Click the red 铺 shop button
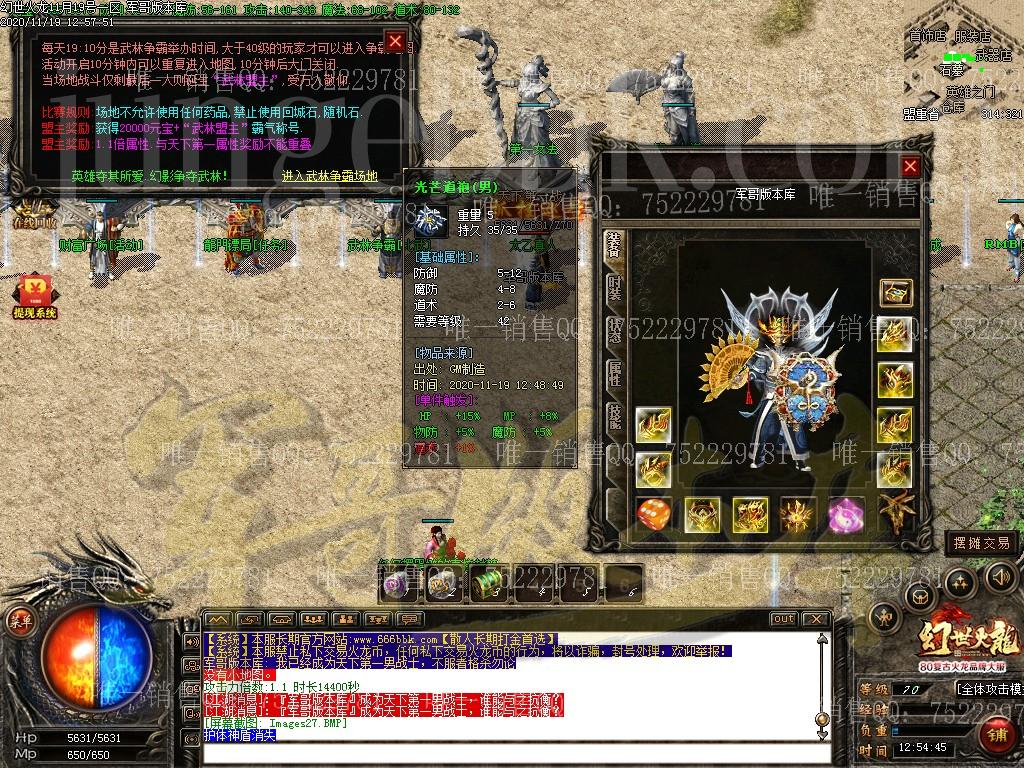Image resolution: width=1024 pixels, height=768 pixels. 996,735
